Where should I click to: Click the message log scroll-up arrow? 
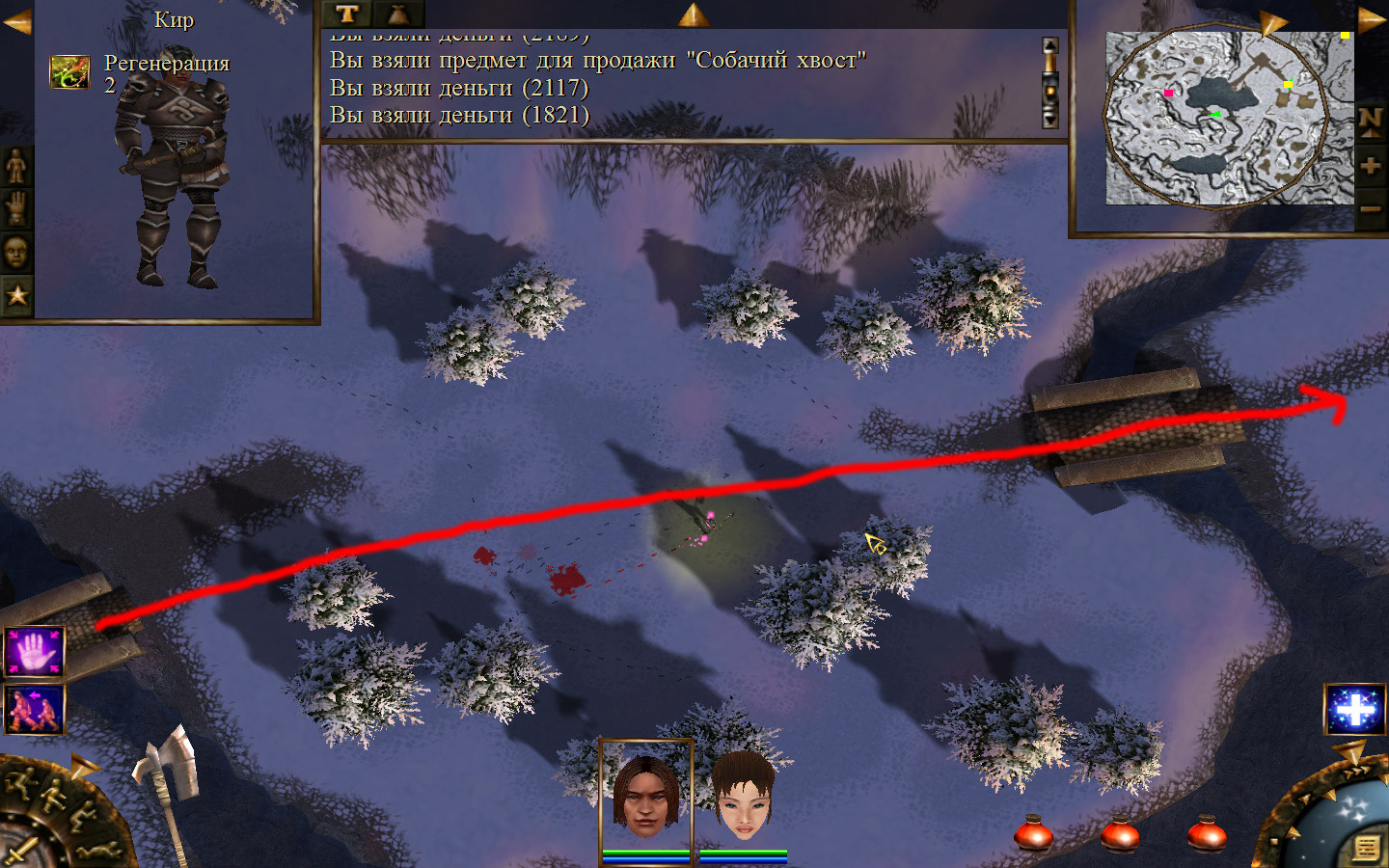1050,46
